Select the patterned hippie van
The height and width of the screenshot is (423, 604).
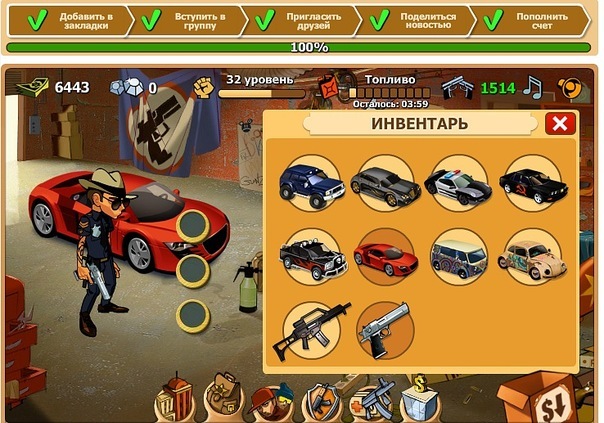point(457,255)
